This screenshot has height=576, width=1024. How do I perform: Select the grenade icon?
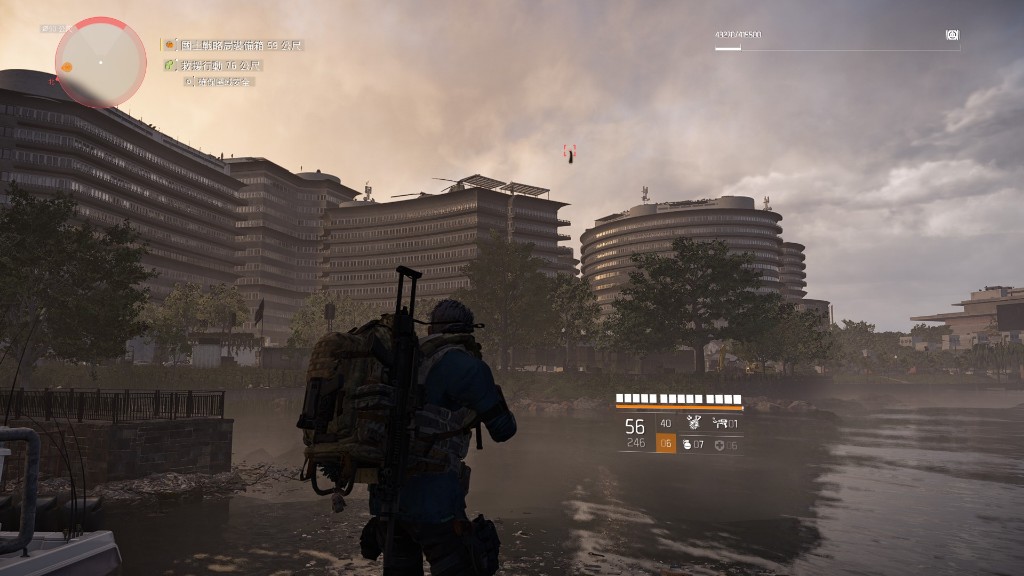pyautogui.click(x=687, y=444)
